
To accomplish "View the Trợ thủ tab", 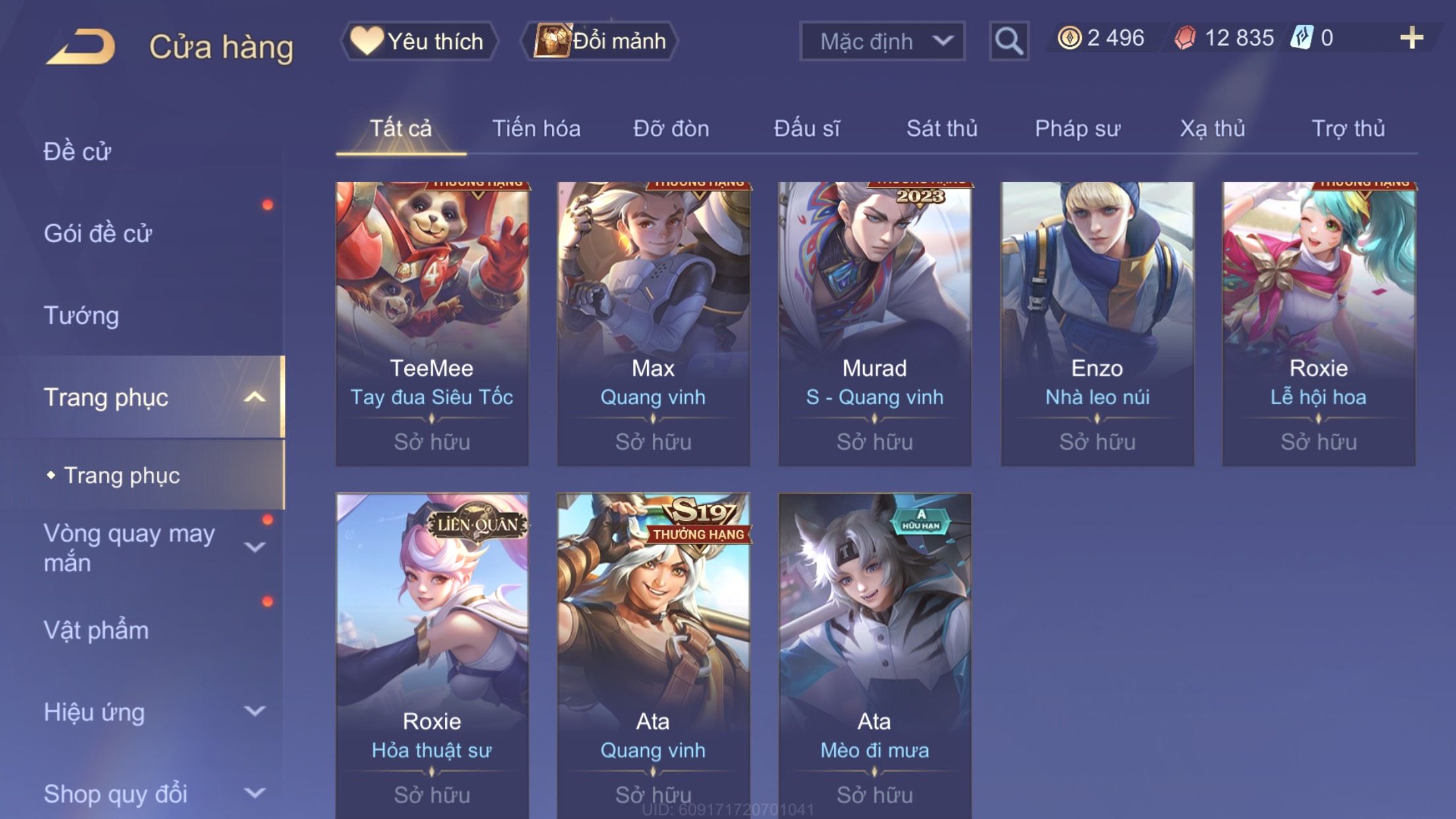I will point(1348,129).
